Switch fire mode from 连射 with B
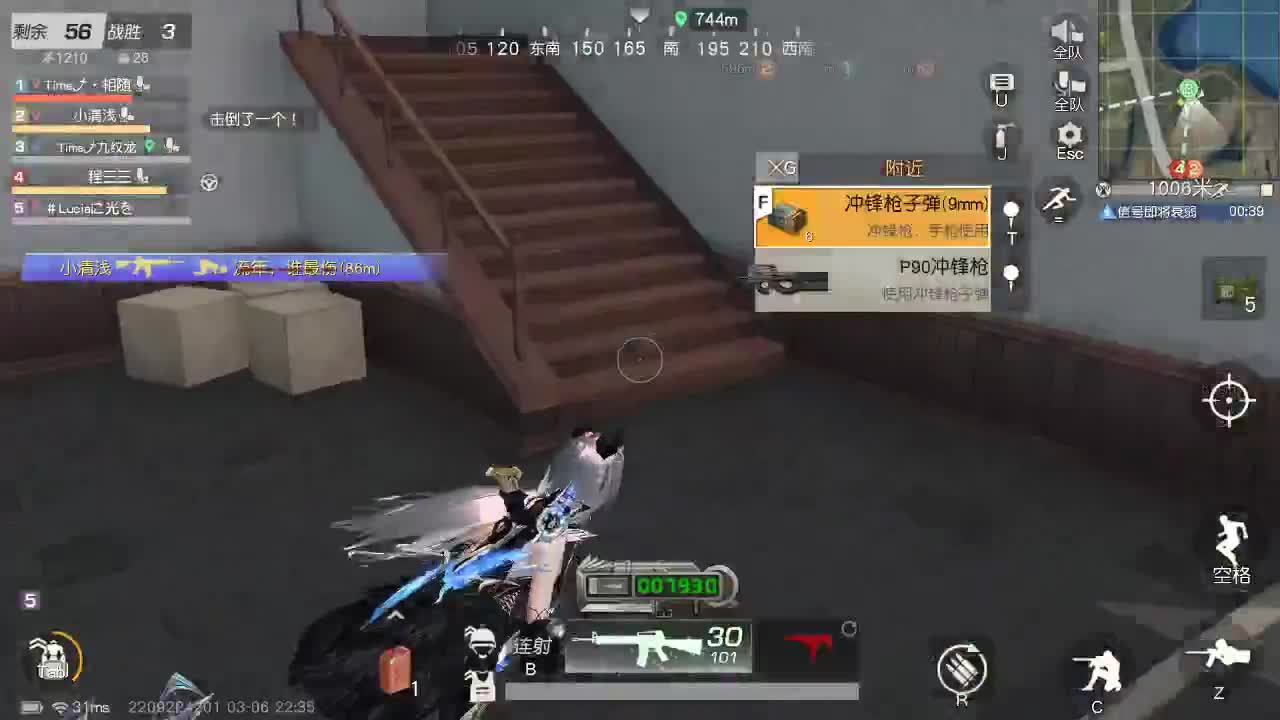1280x720 pixels. tap(531, 655)
